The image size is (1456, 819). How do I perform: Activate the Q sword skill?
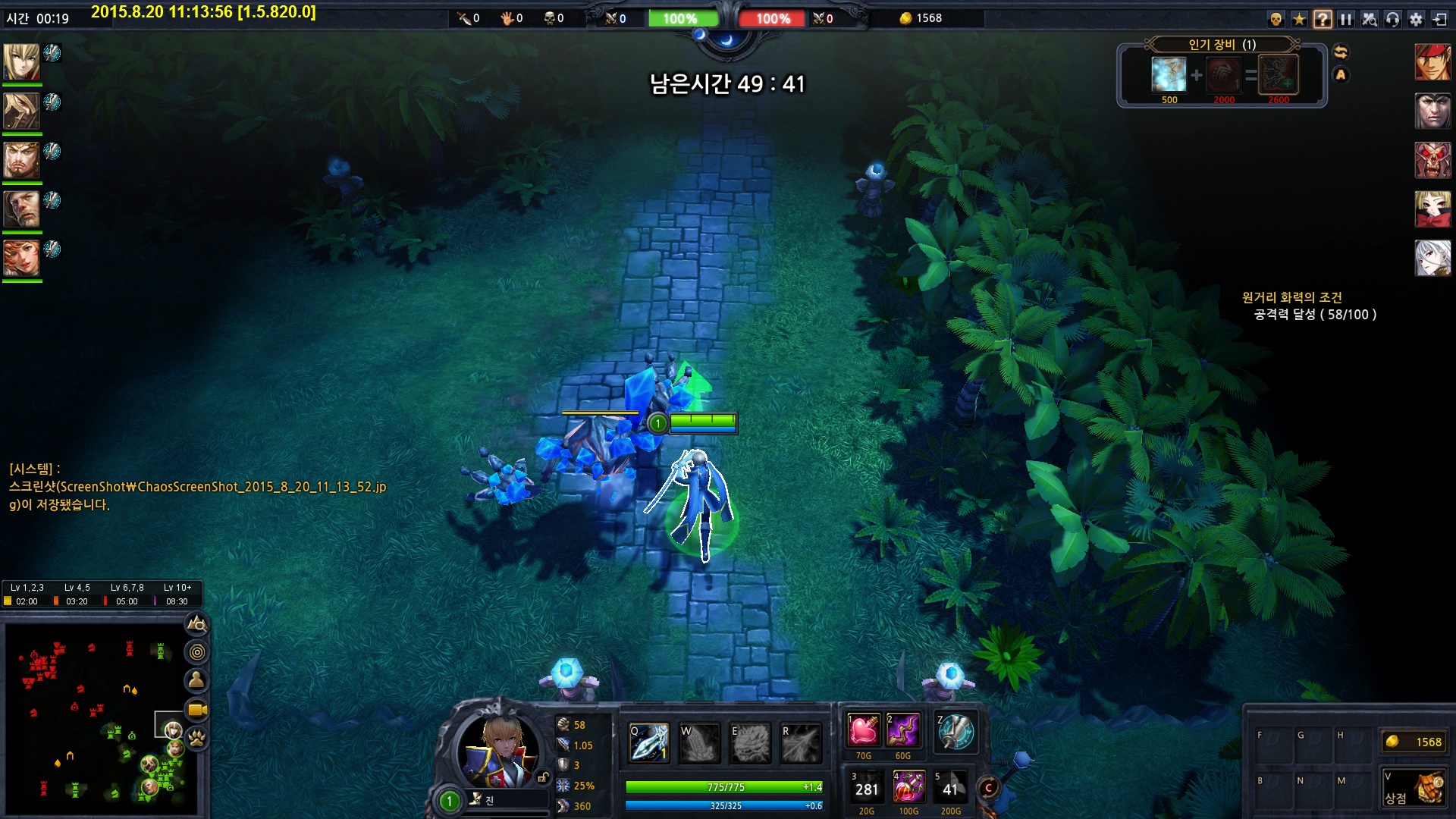tap(649, 742)
